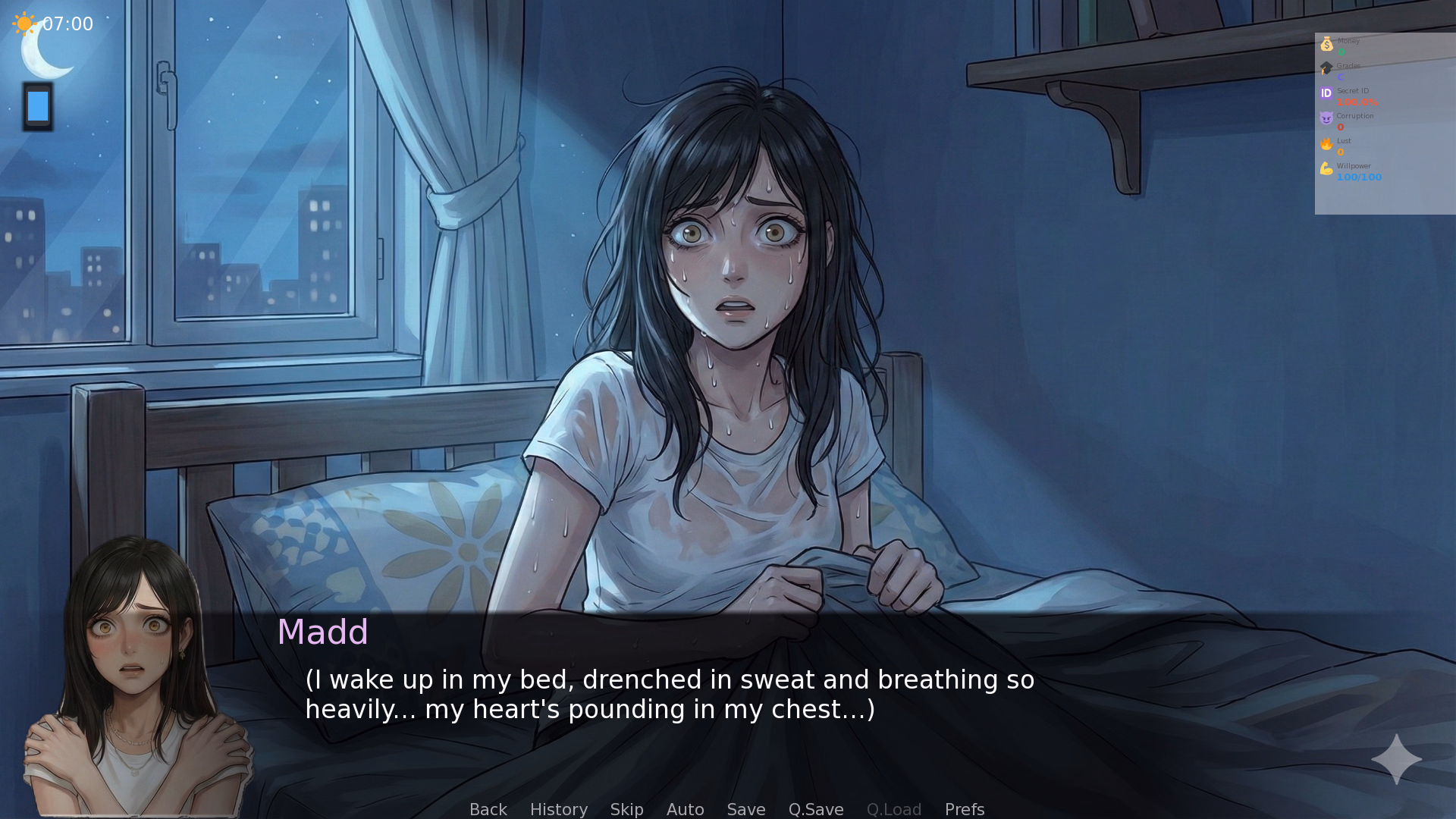Select the Grades graduation cap icon
This screenshot has height=819, width=1456.
pos(1326,68)
